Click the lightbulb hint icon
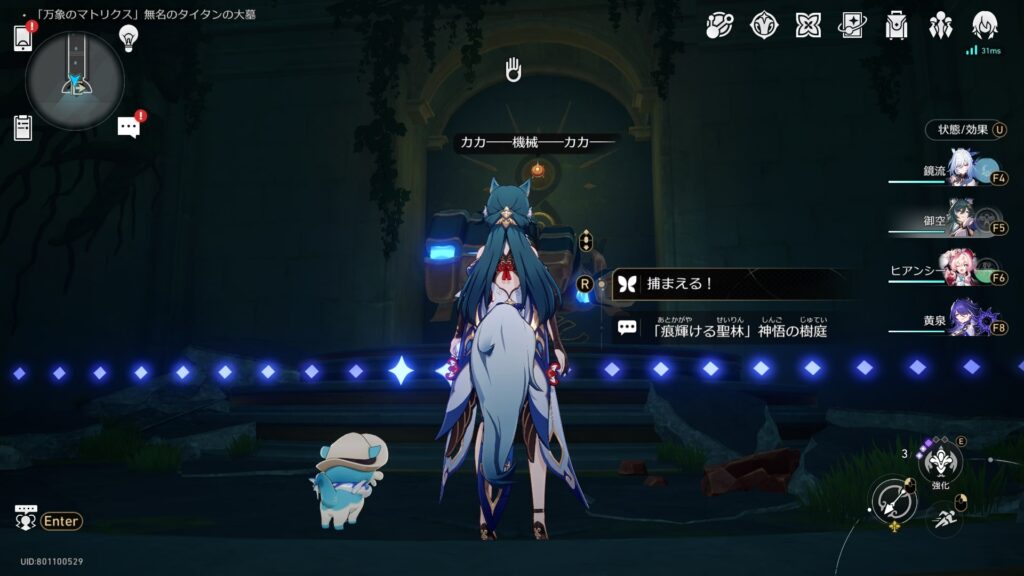 (128, 38)
